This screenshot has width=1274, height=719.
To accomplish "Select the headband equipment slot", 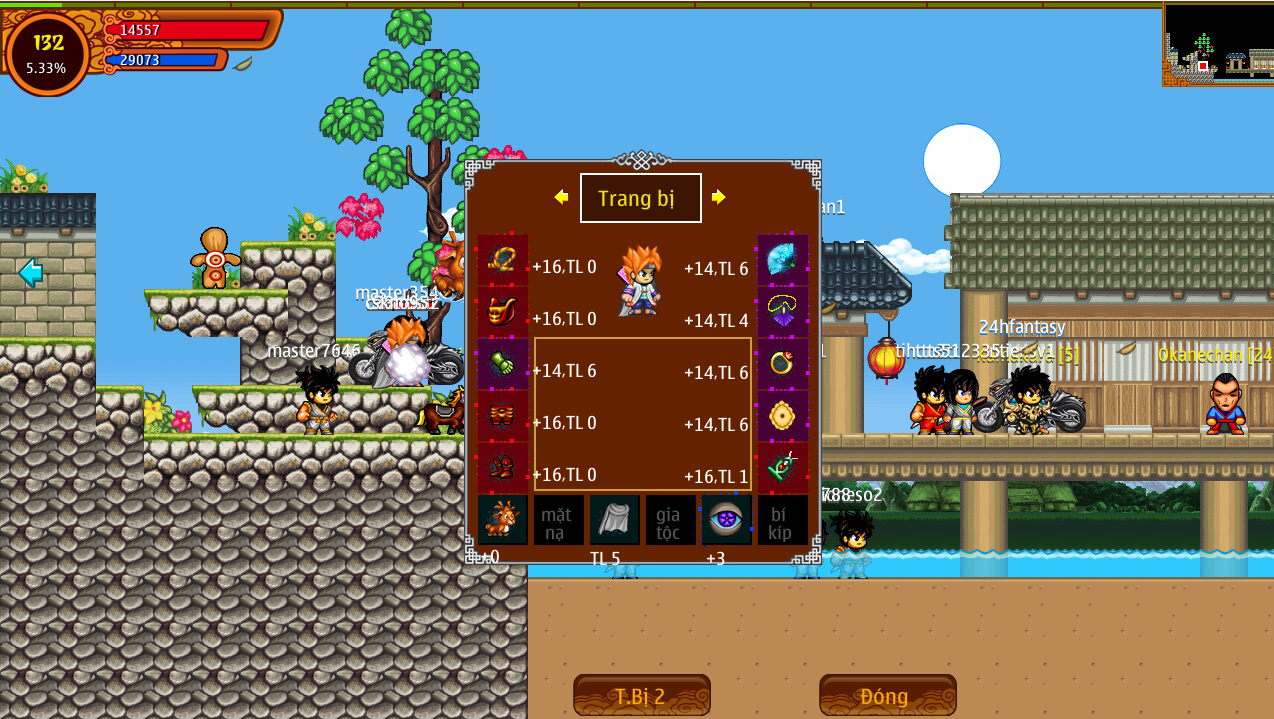I will pos(502,261).
